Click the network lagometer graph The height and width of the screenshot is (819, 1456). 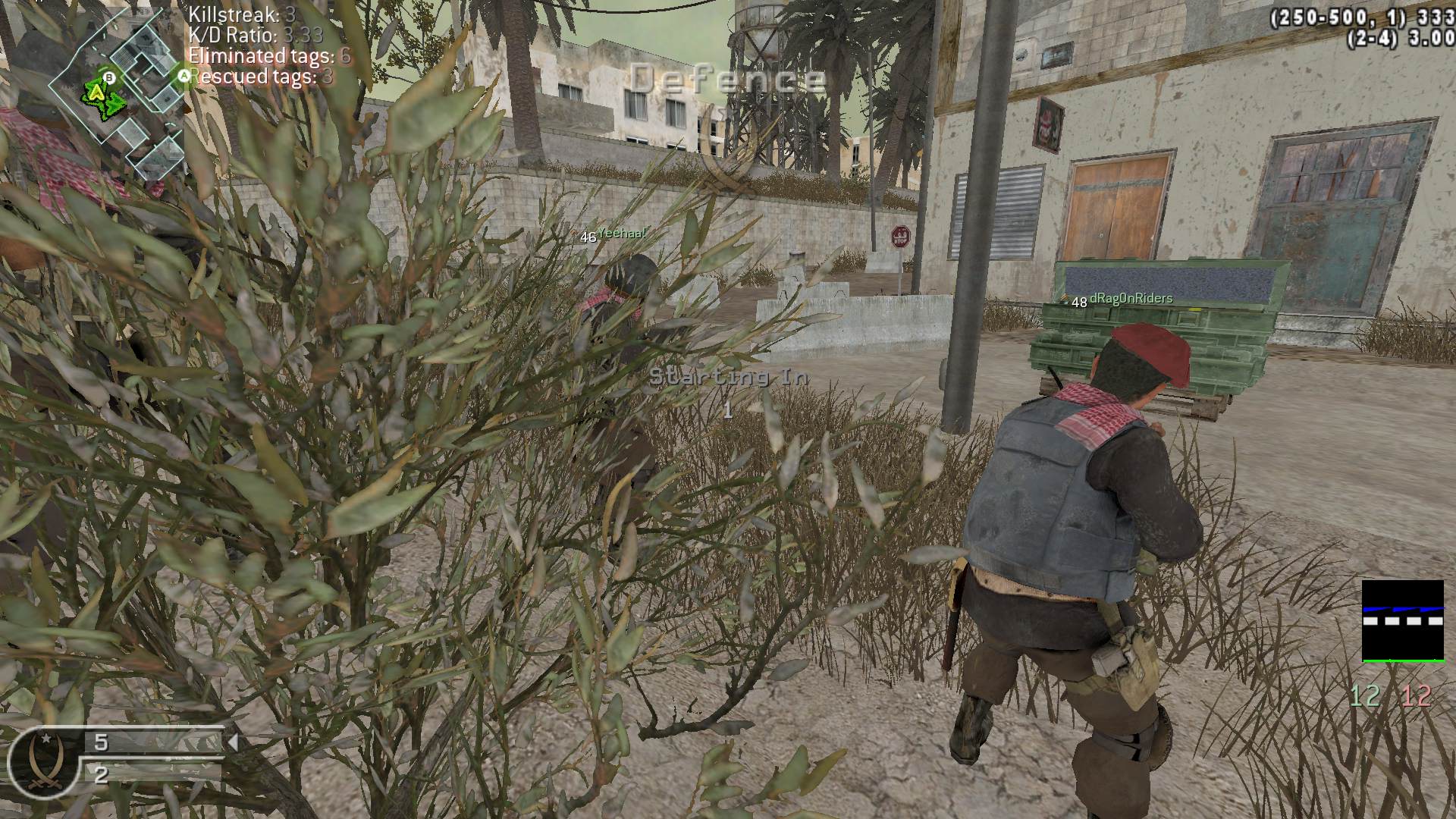point(1402,621)
